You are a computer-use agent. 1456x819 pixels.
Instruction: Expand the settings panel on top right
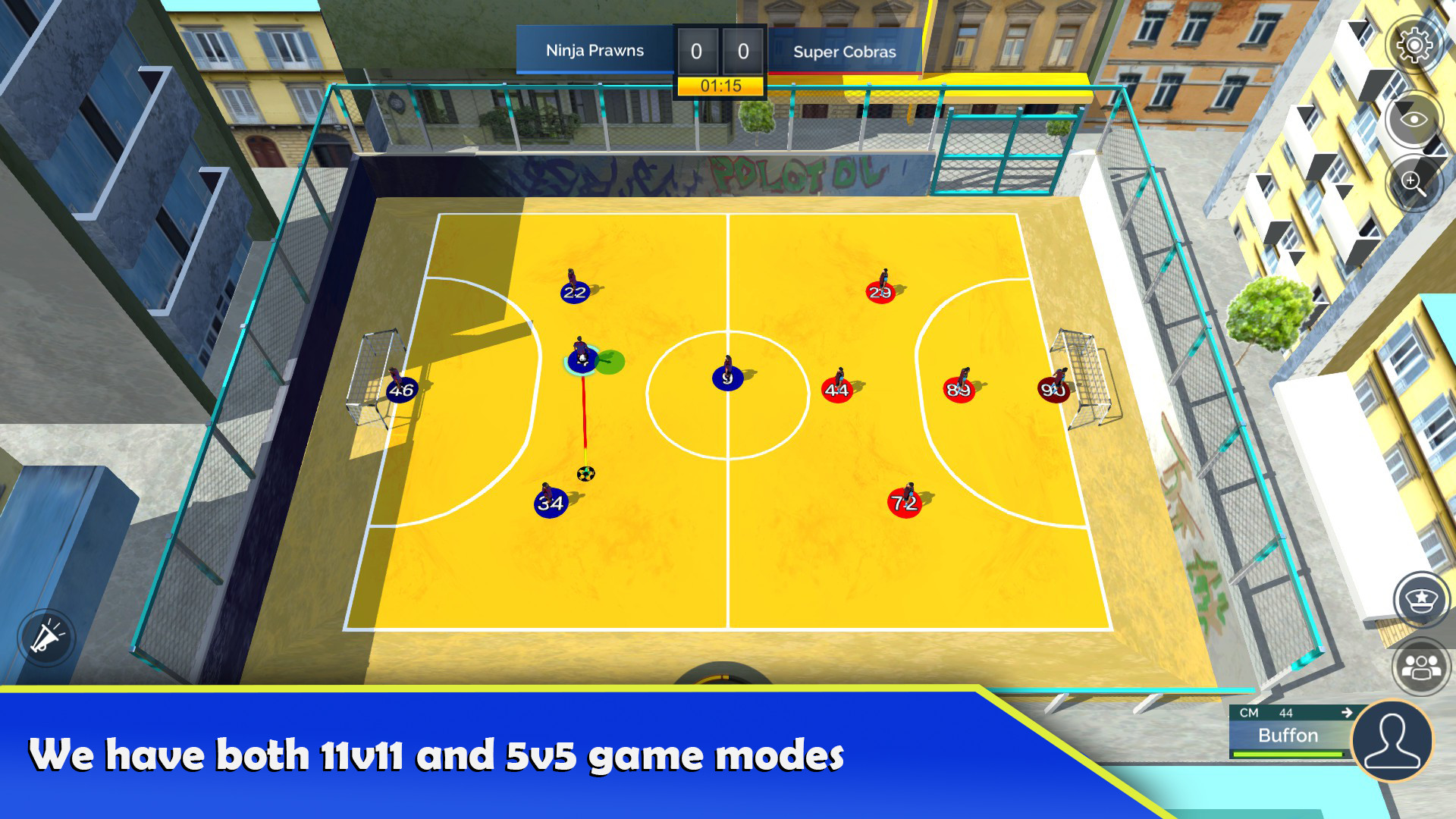1414,47
